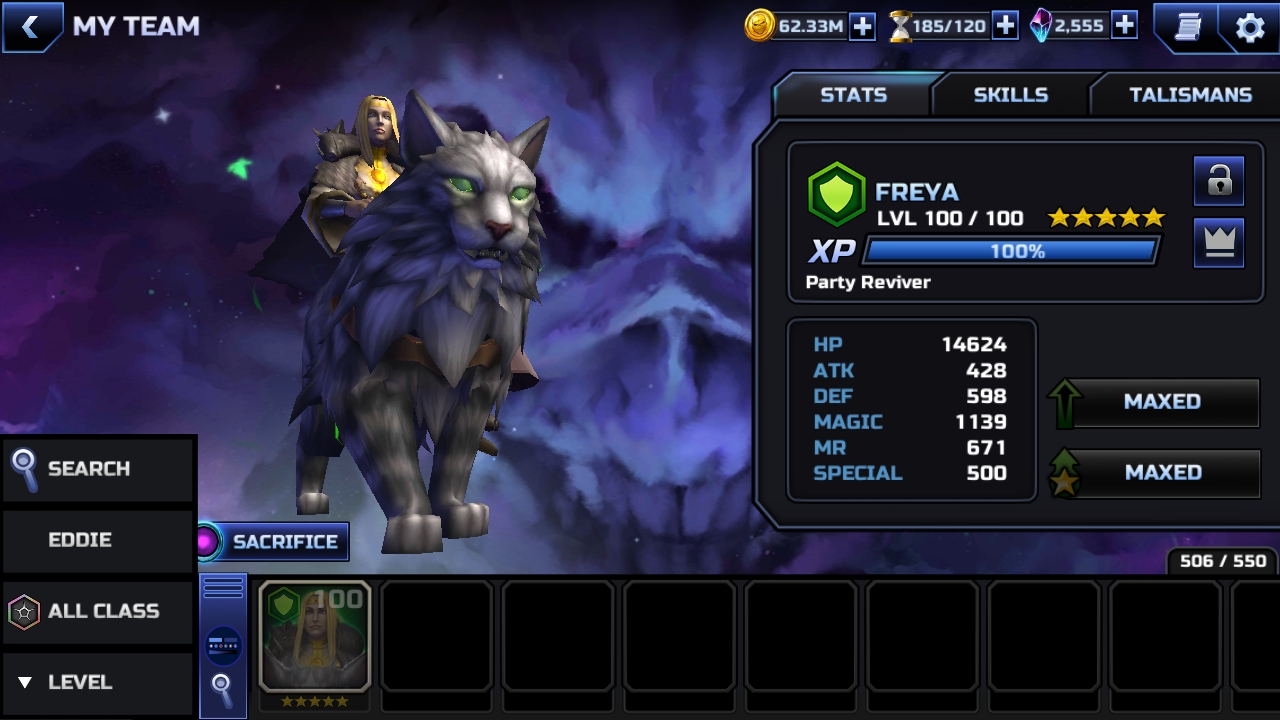Go back with the top-left arrow

(30, 27)
